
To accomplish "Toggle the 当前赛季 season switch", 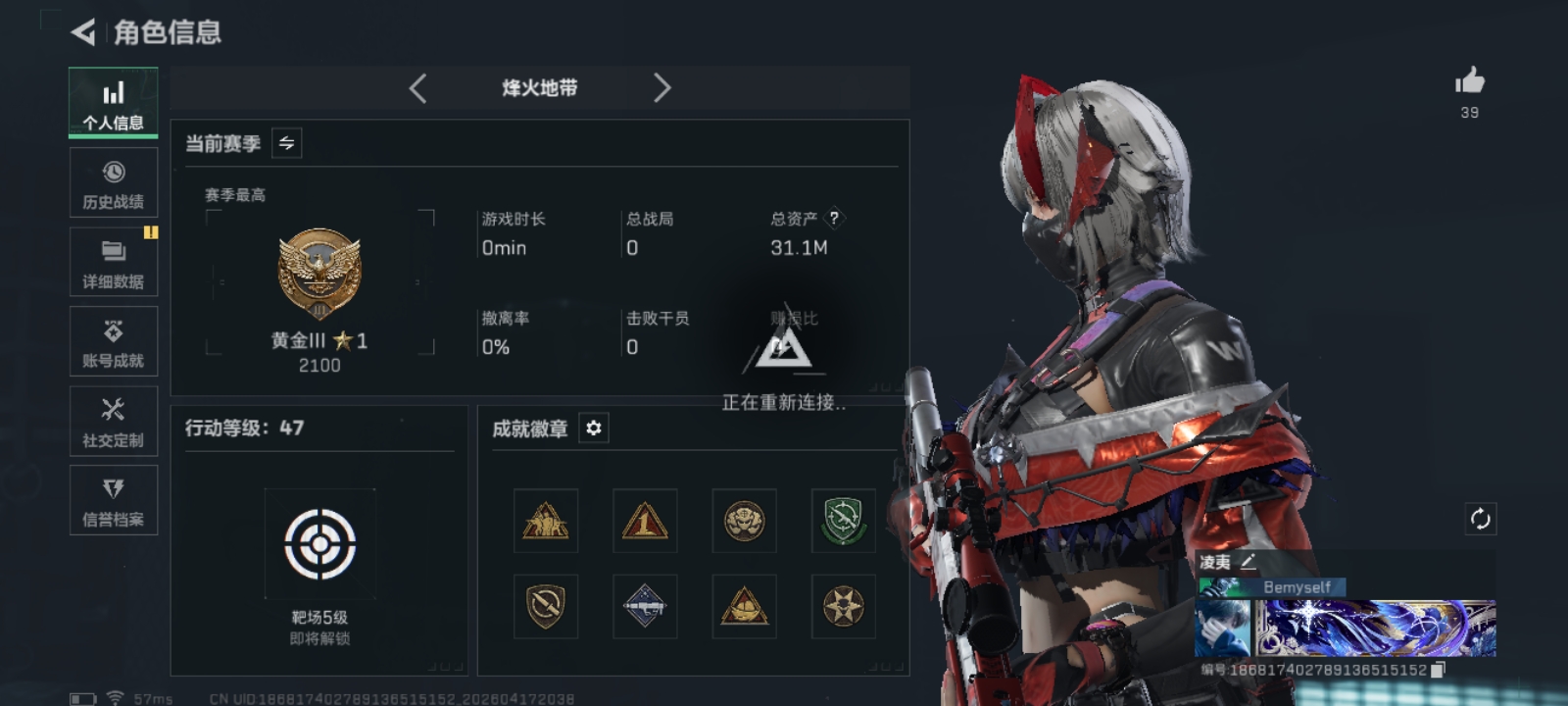I will (x=286, y=143).
